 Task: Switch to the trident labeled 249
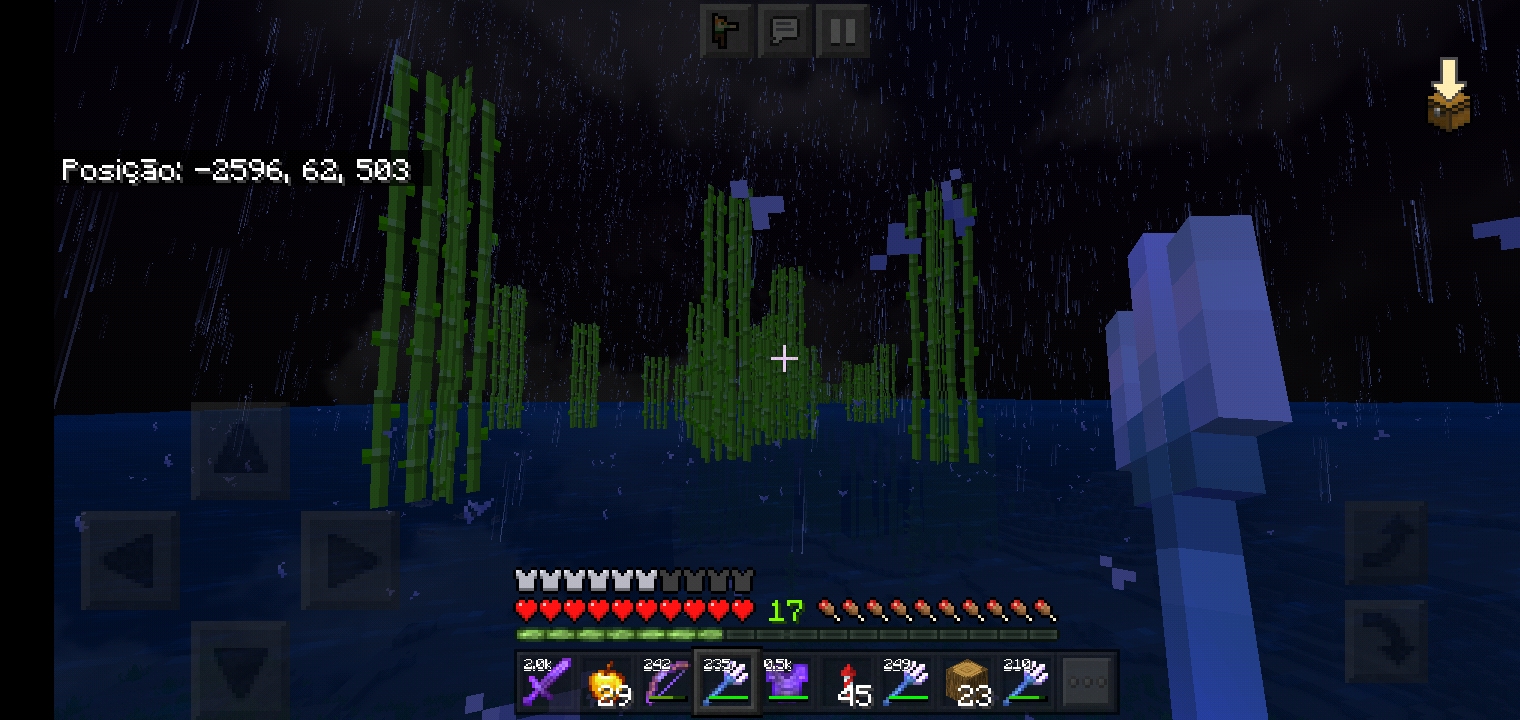[907, 683]
